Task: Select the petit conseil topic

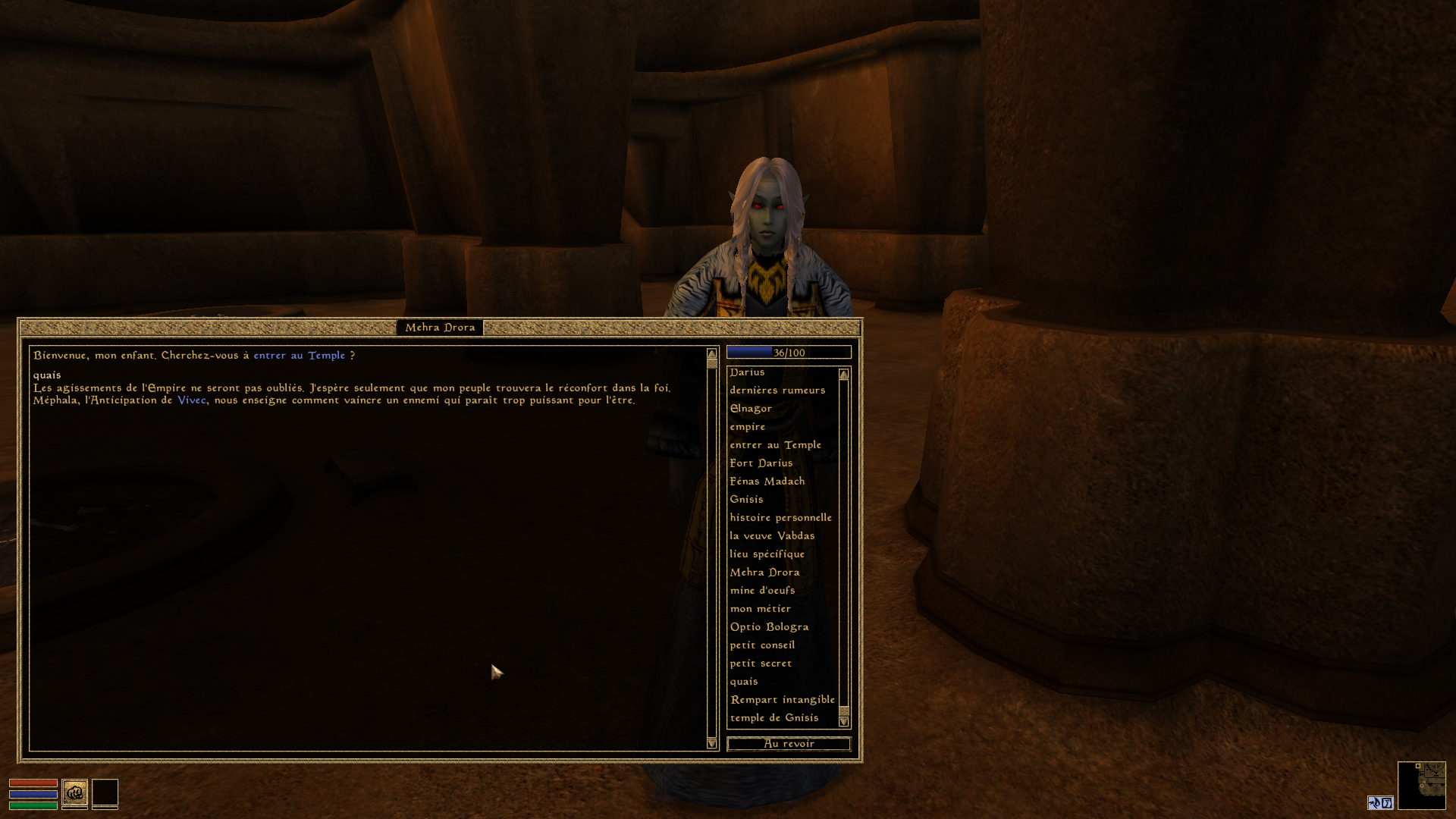Action: coord(762,645)
